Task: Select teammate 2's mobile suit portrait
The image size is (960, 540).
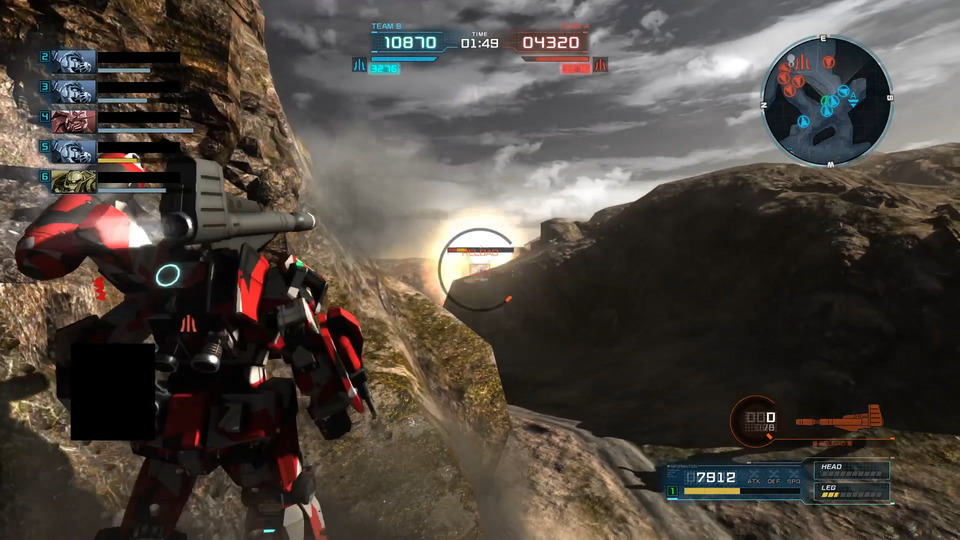Action: coord(73,62)
